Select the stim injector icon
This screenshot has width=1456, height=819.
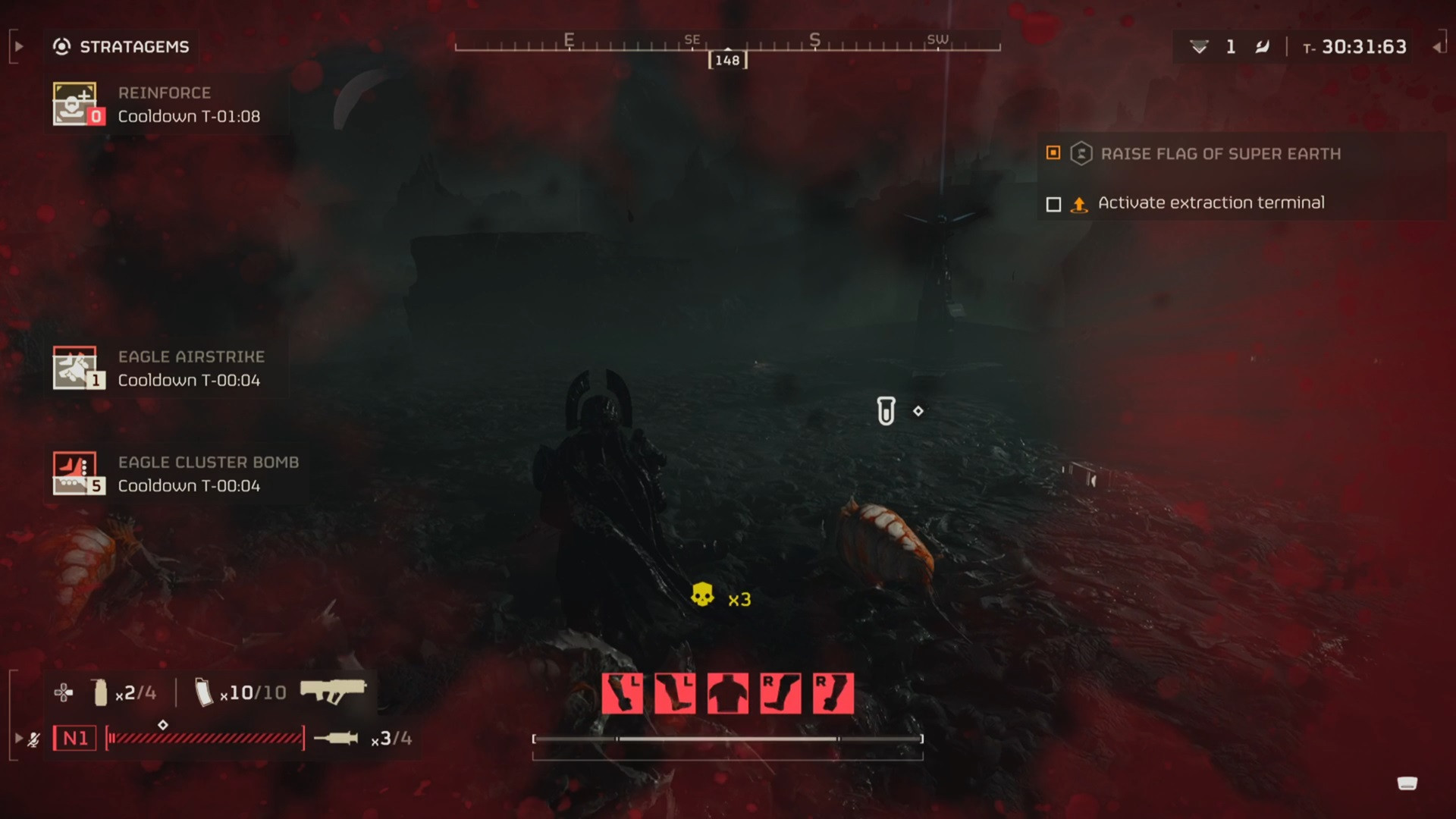336,738
